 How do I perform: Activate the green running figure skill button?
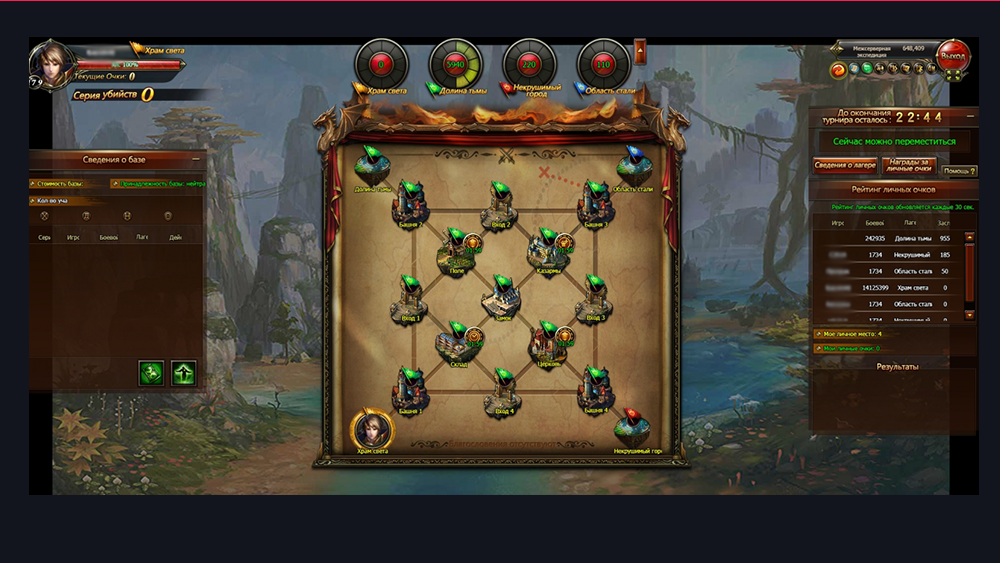(151, 373)
